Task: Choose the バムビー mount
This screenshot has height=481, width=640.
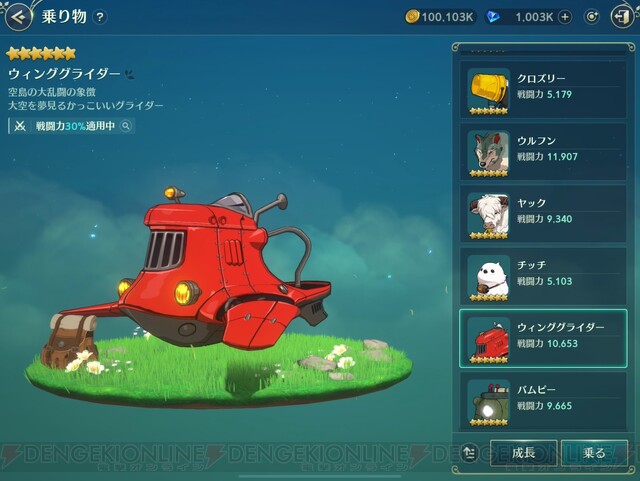Action: [x=543, y=400]
